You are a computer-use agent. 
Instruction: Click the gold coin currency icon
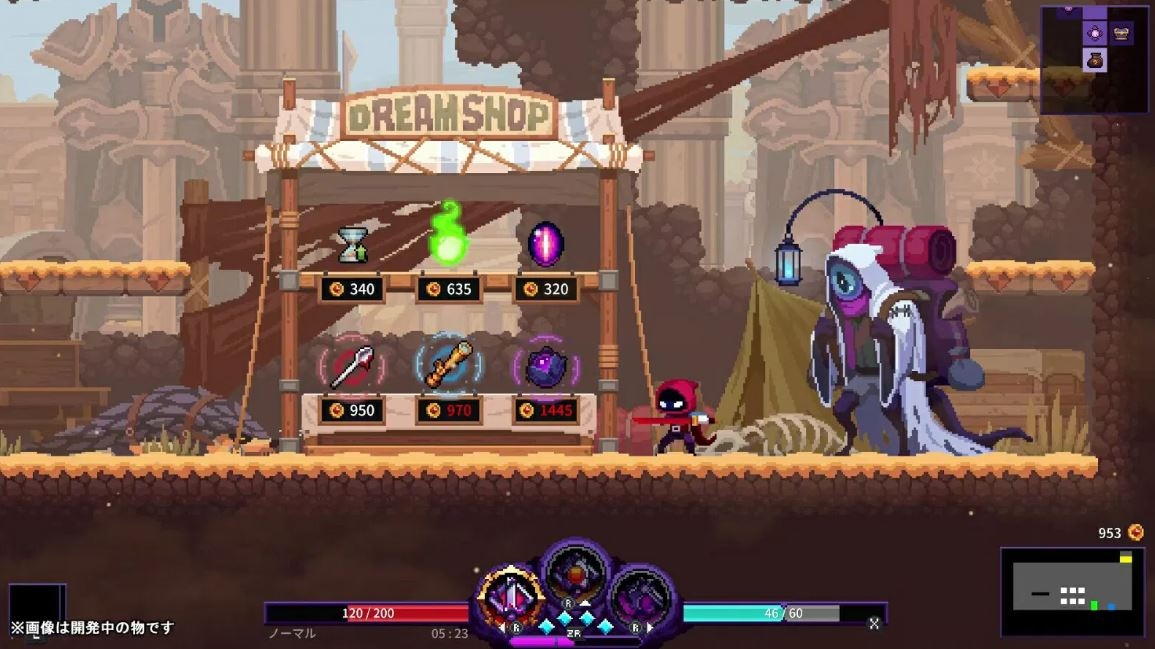[x=1135, y=532]
